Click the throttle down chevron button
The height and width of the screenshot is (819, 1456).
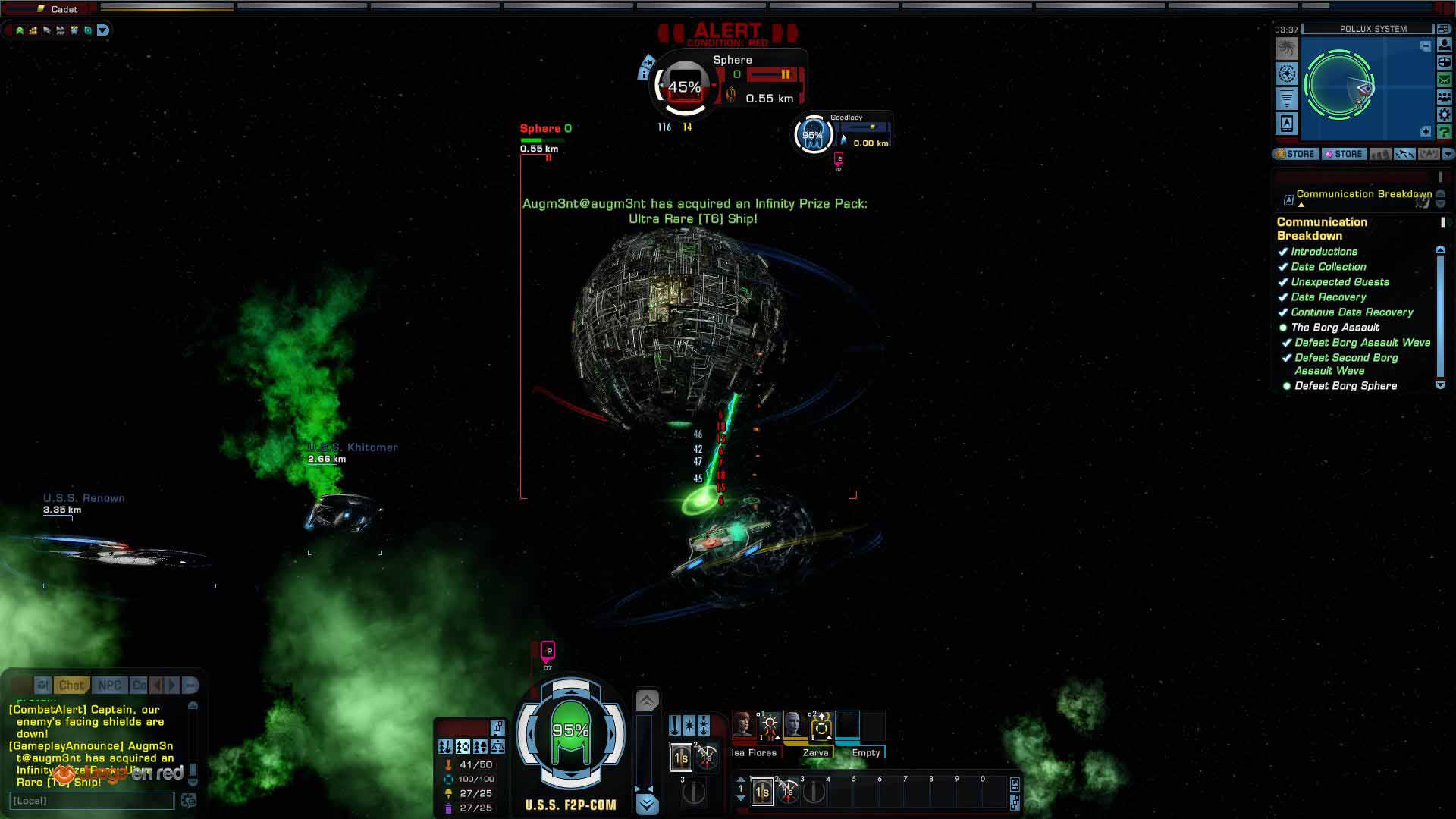[647, 804]
